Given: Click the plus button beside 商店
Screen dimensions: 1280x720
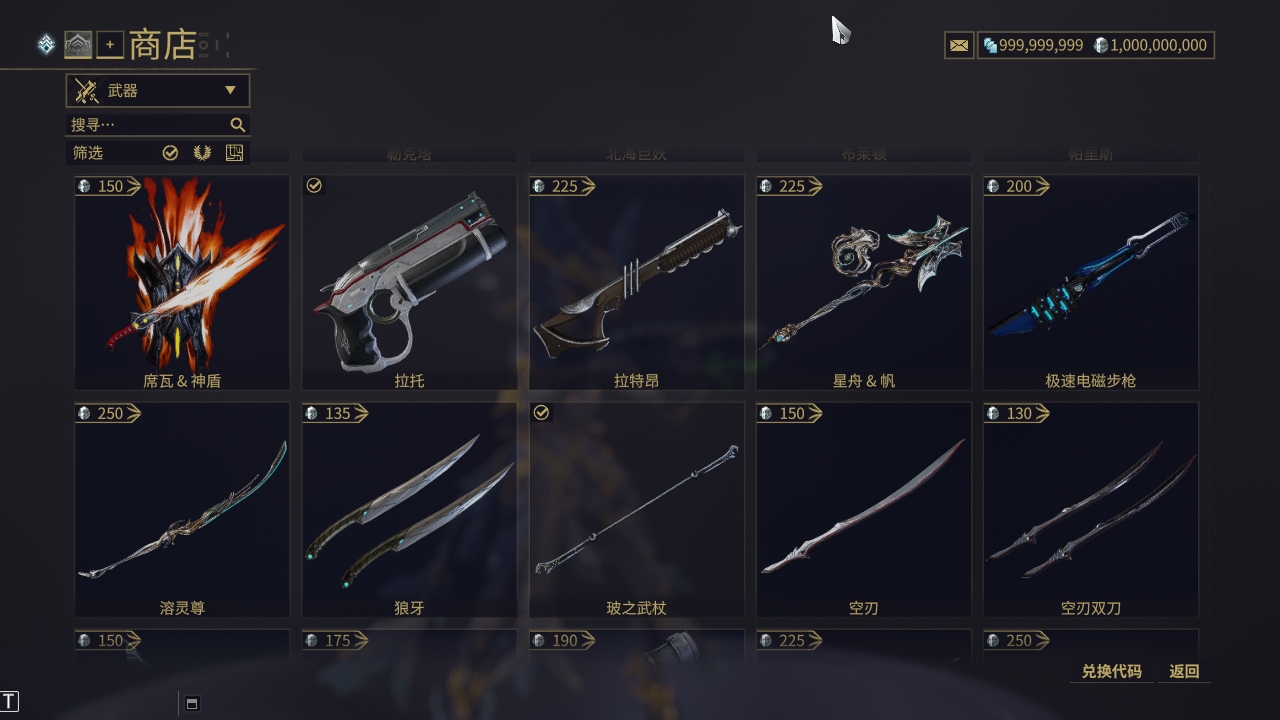Looking at the screenshot, I should 110,44.
